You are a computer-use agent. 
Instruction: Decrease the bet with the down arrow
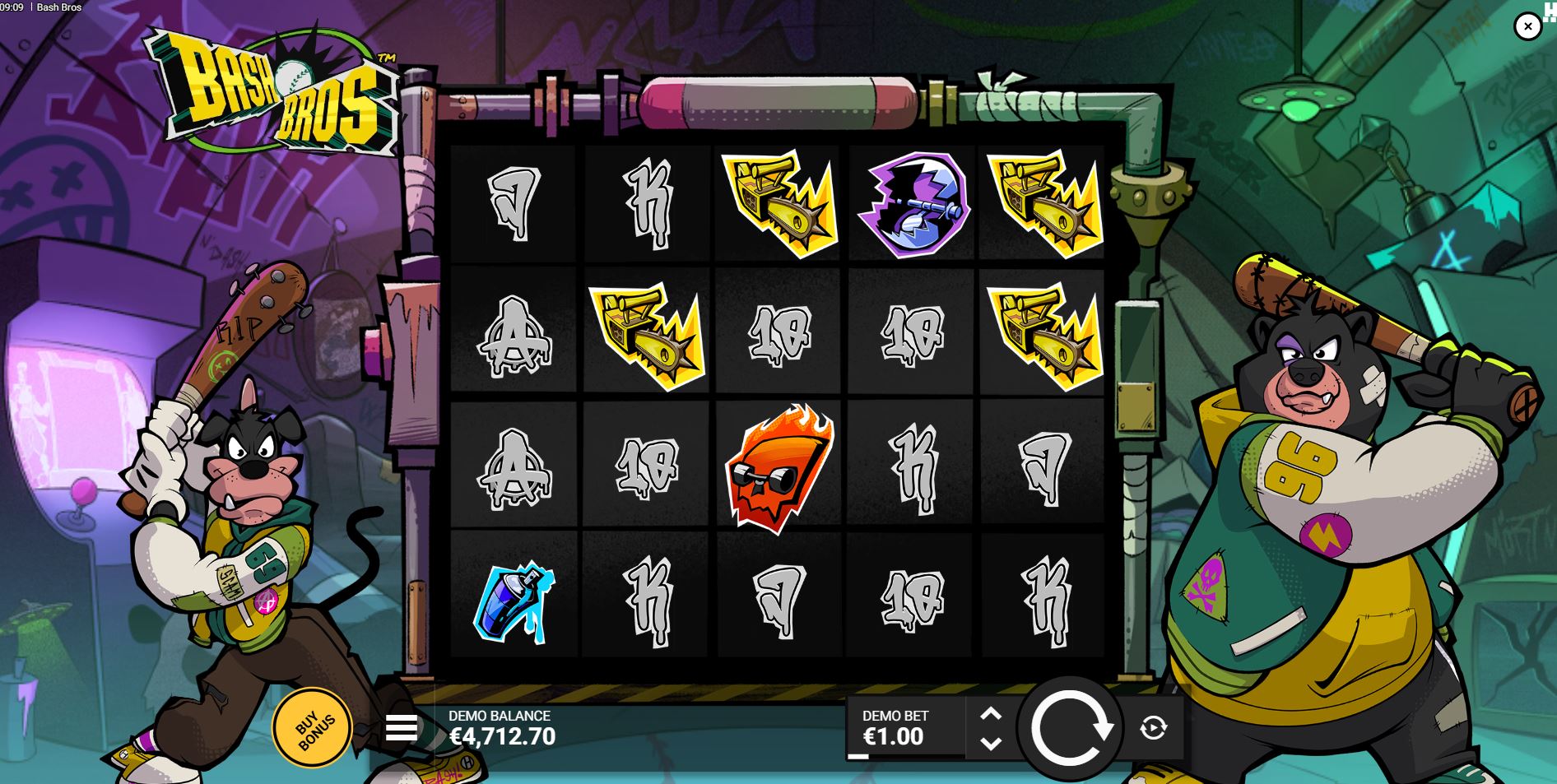[991, 743]
